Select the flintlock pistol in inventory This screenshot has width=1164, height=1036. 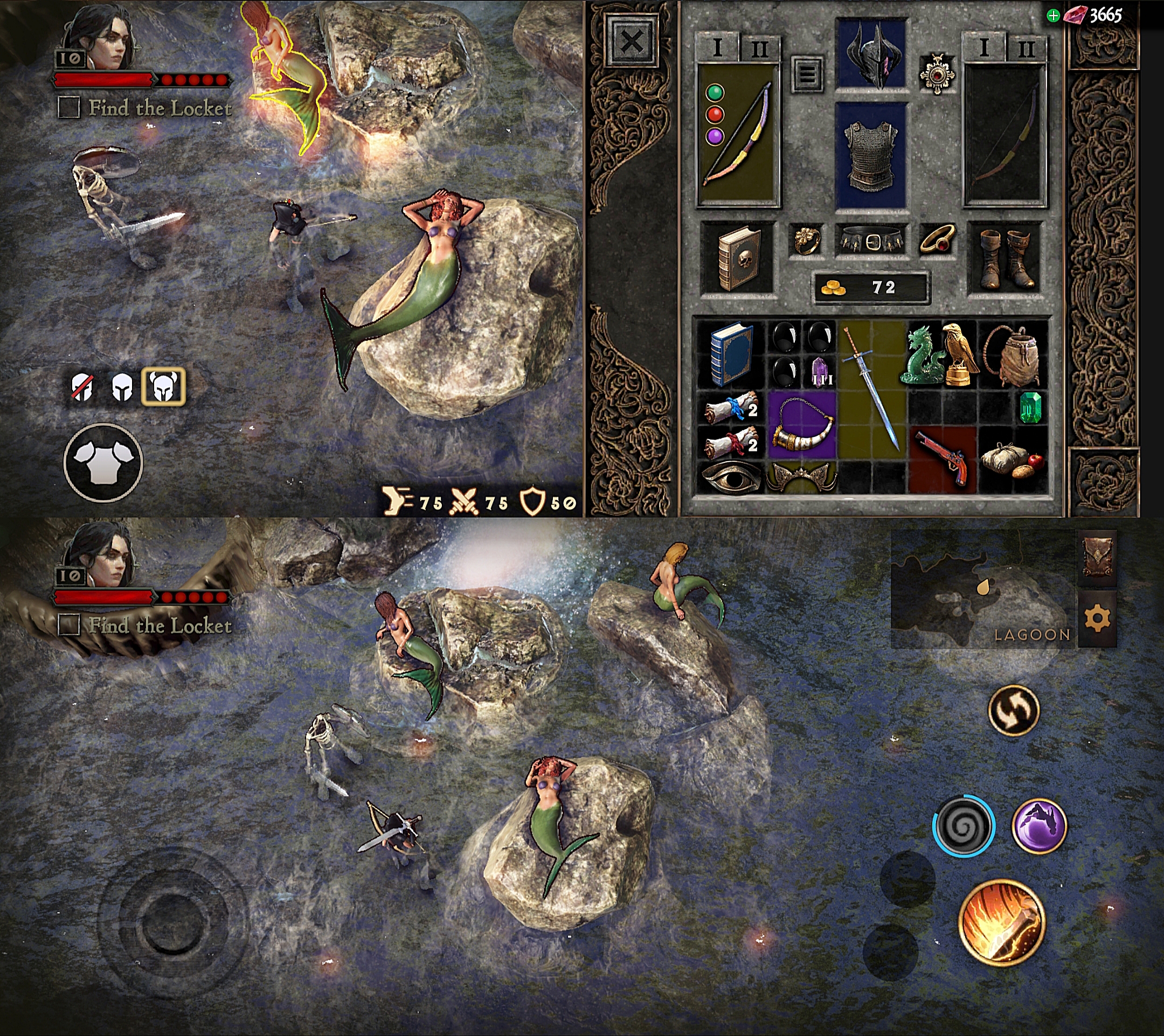tap(942, 459)
